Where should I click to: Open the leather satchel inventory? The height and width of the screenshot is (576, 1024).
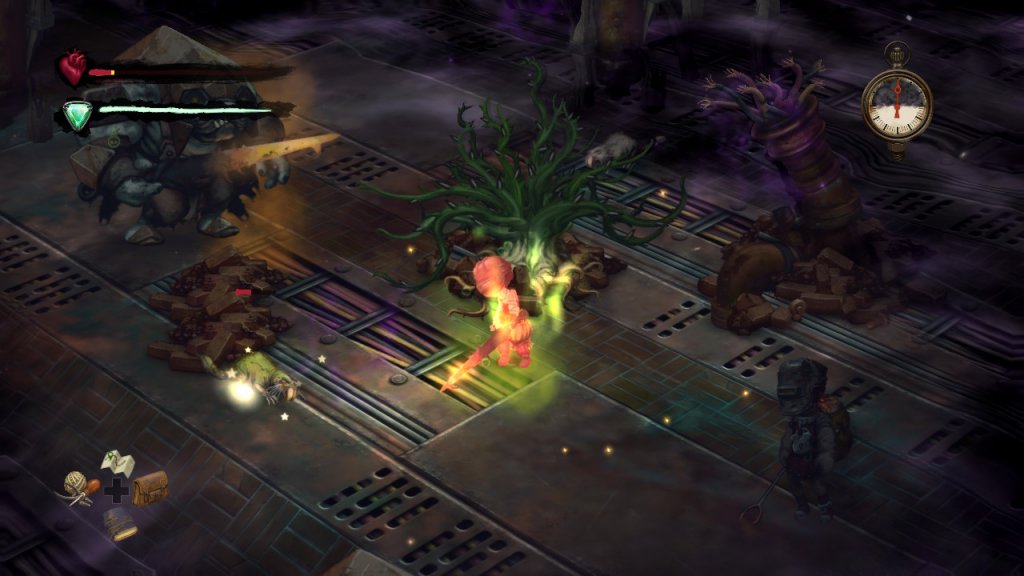point(150,488)
